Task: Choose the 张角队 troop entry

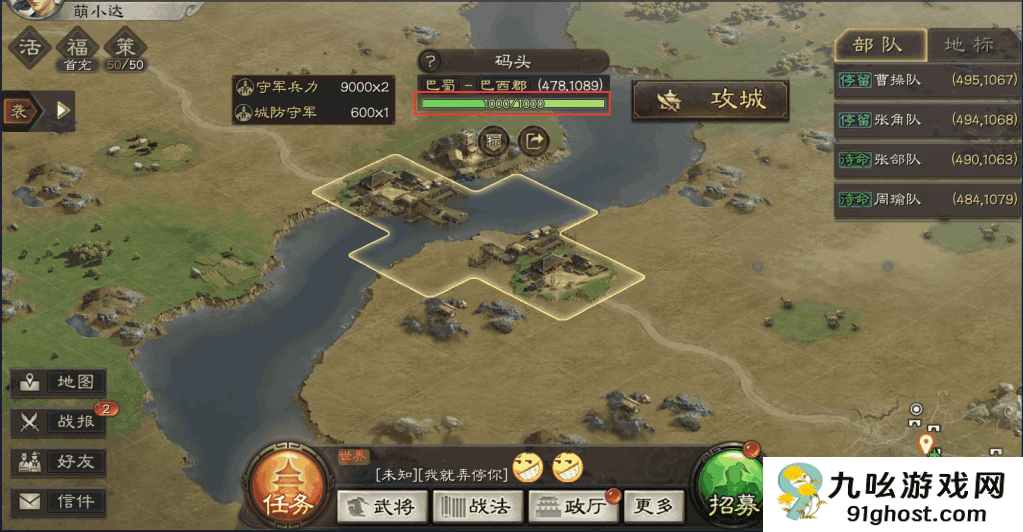Action: point(927,120)
